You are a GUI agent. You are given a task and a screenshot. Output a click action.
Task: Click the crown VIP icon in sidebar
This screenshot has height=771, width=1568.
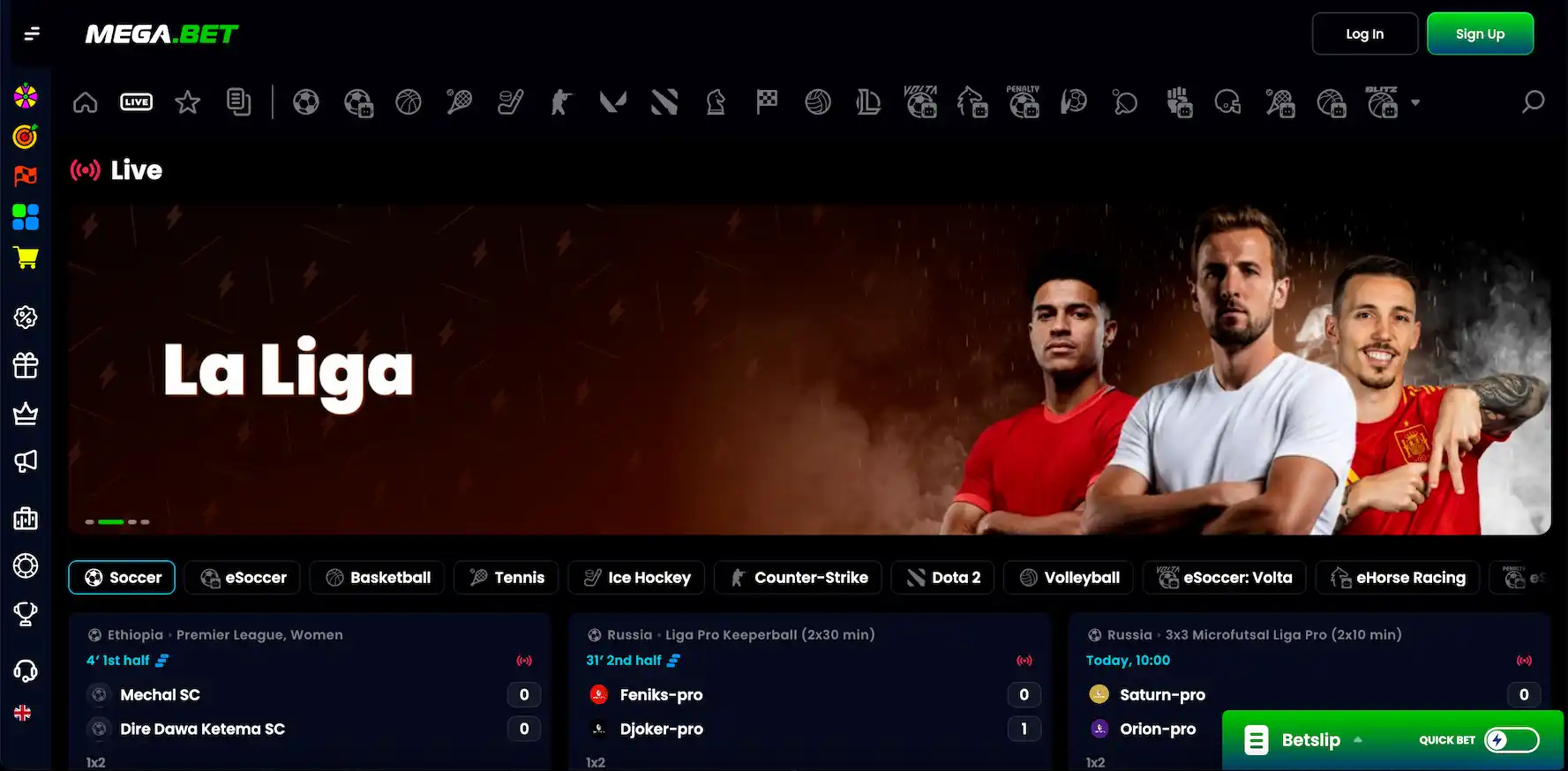pyautogui.click(x=26, y=413)
